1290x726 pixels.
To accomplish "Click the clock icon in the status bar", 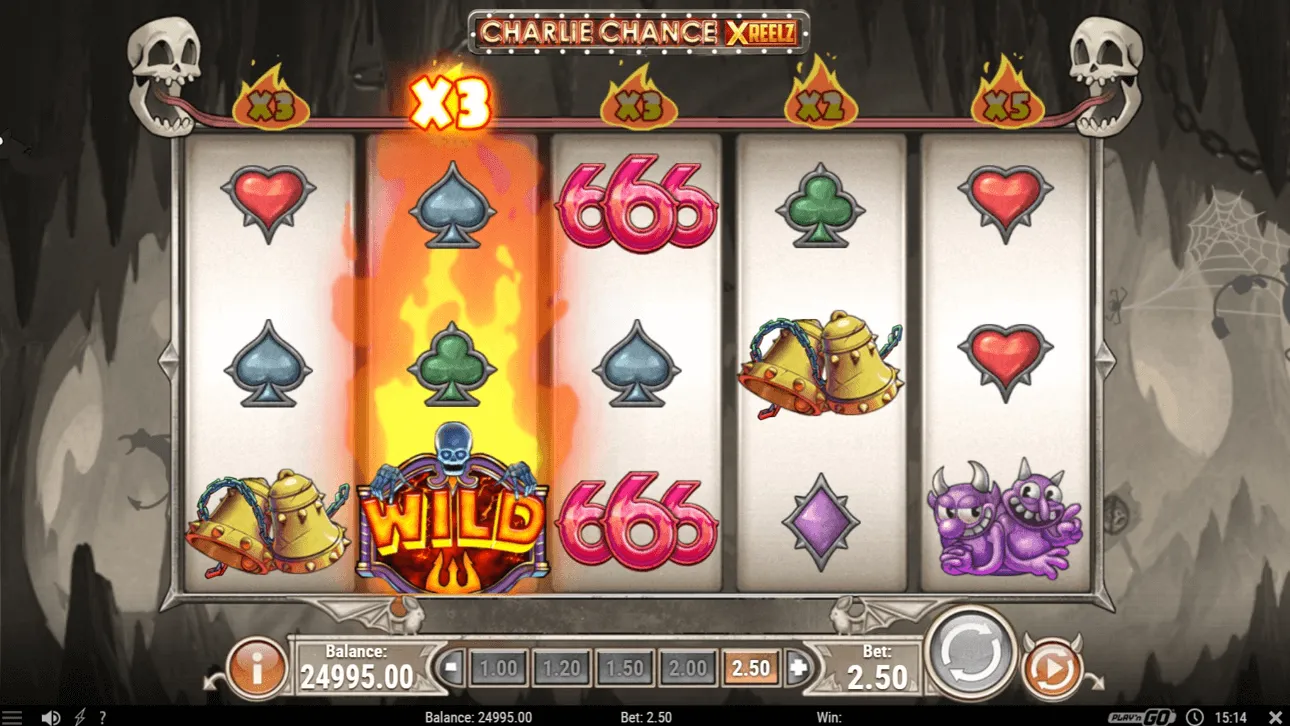I will pos(1196,715).
